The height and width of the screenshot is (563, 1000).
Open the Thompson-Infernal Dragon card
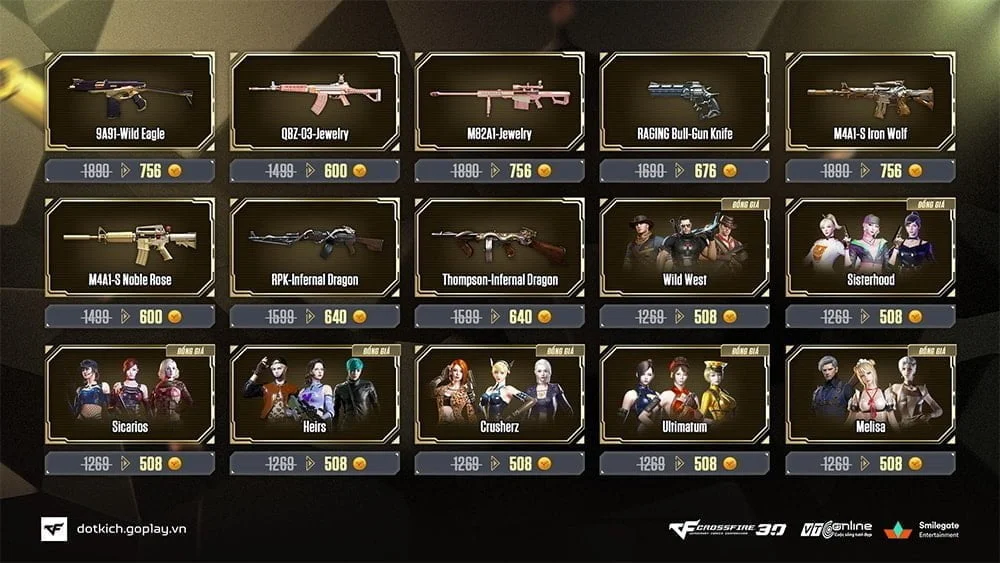point(499,248)
